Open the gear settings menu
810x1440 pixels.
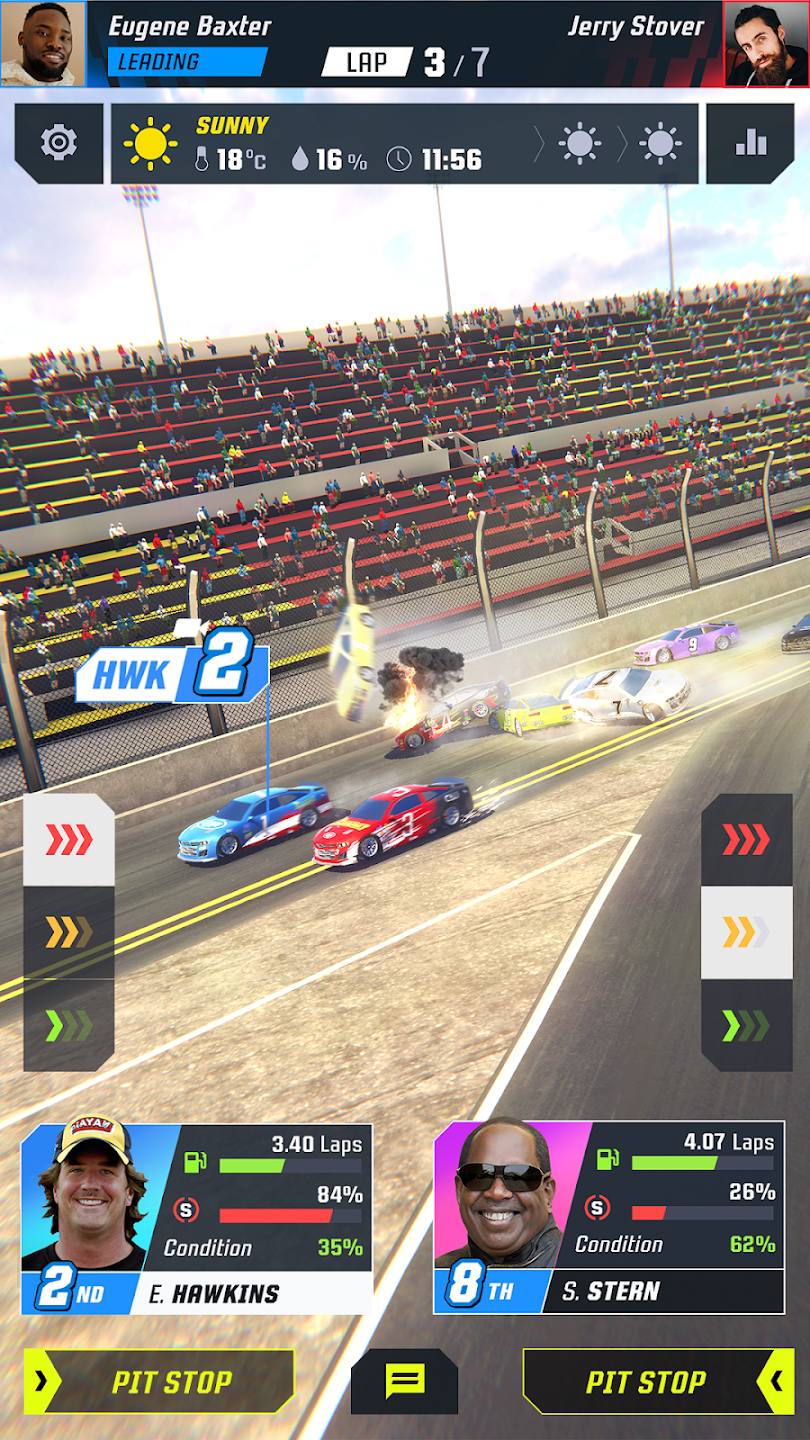[59, 144]
